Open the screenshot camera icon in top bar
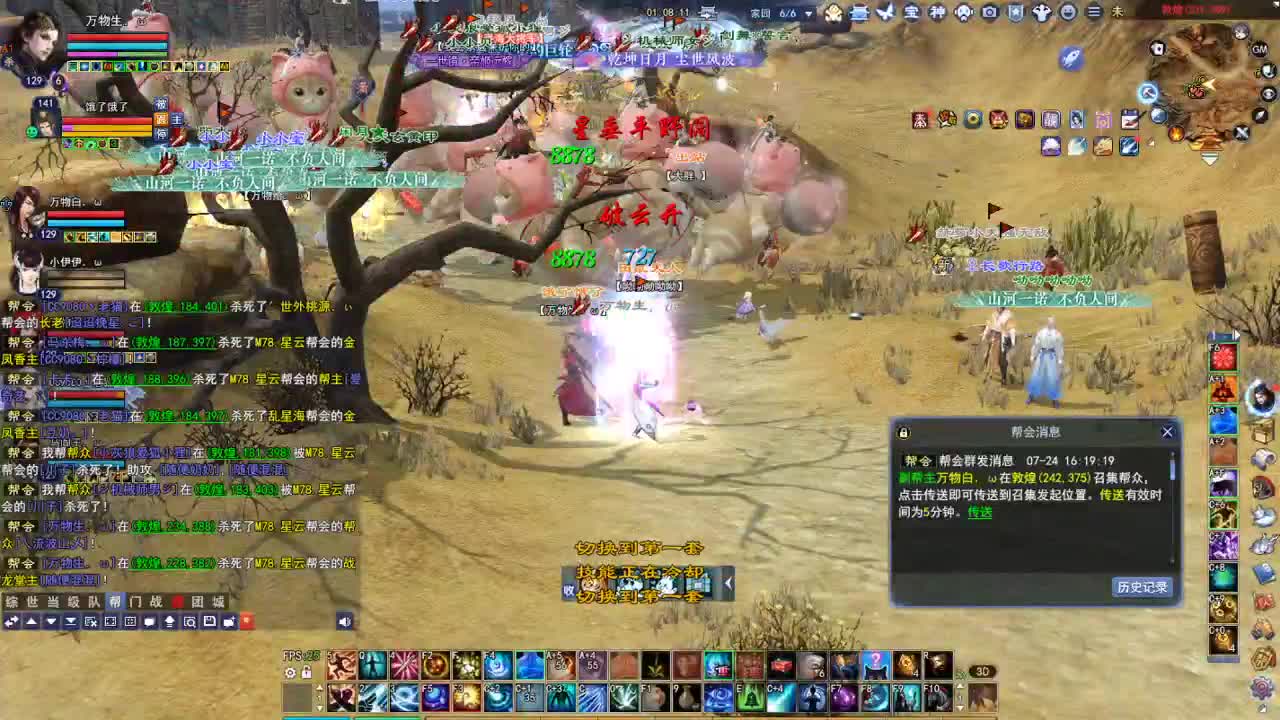The width and height of the screenshot is (1280, 720). (989, 13)
